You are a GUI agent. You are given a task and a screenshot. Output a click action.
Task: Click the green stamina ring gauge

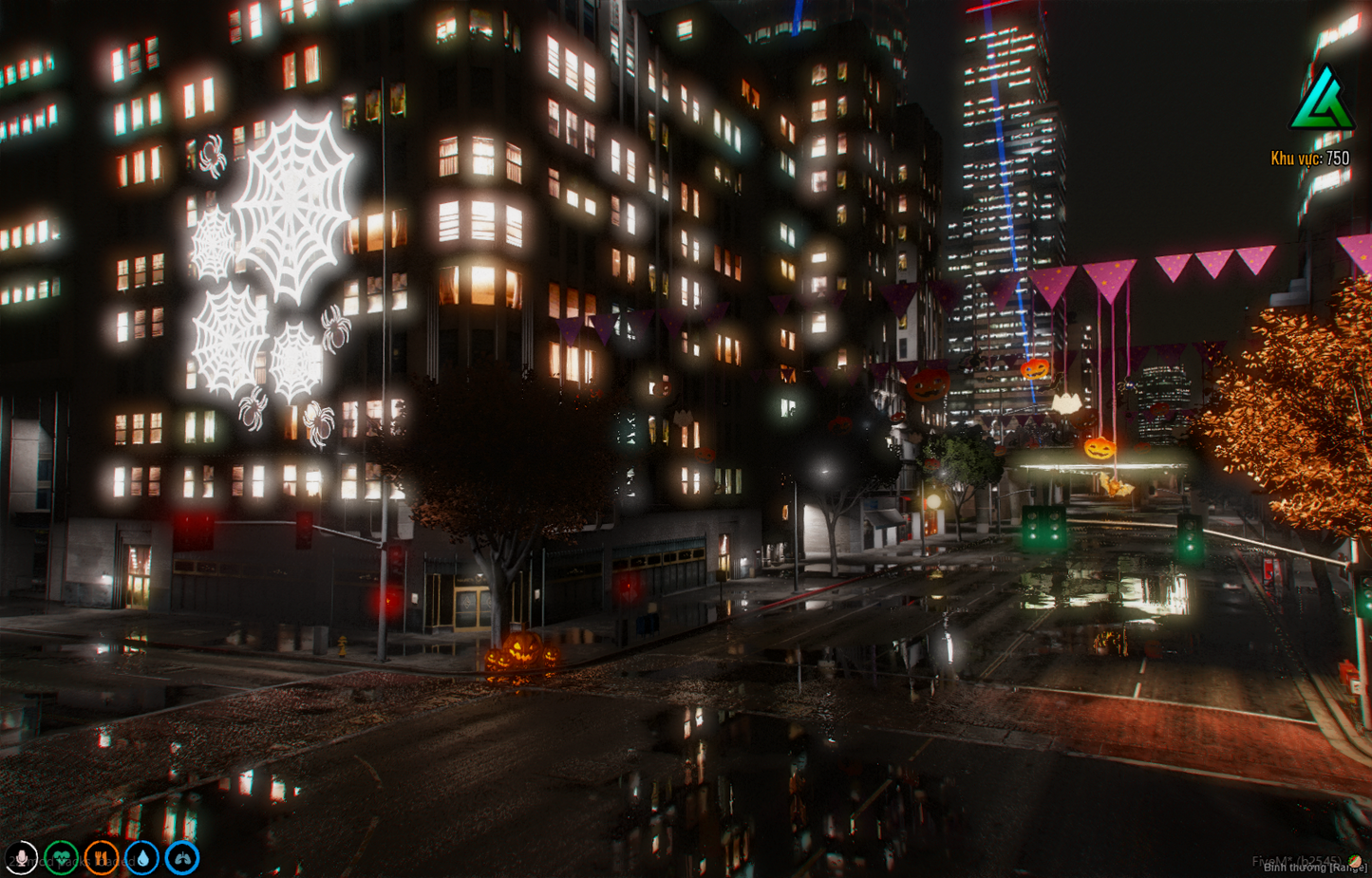point(180,857)
